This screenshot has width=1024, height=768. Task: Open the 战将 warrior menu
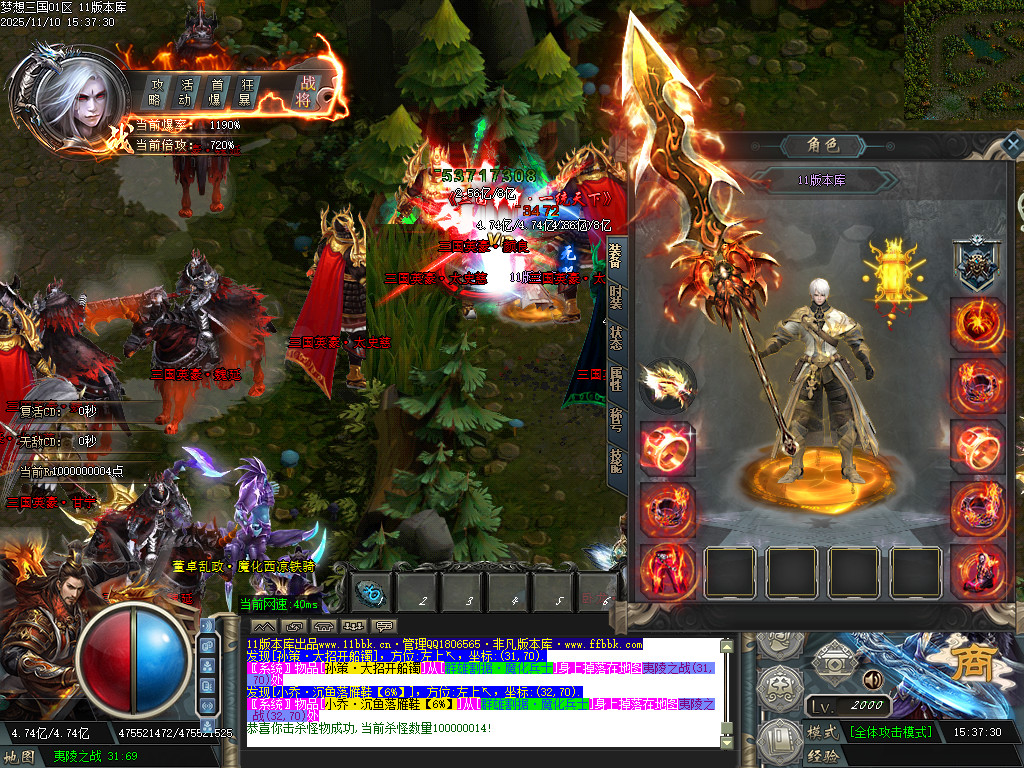point(303,92)
